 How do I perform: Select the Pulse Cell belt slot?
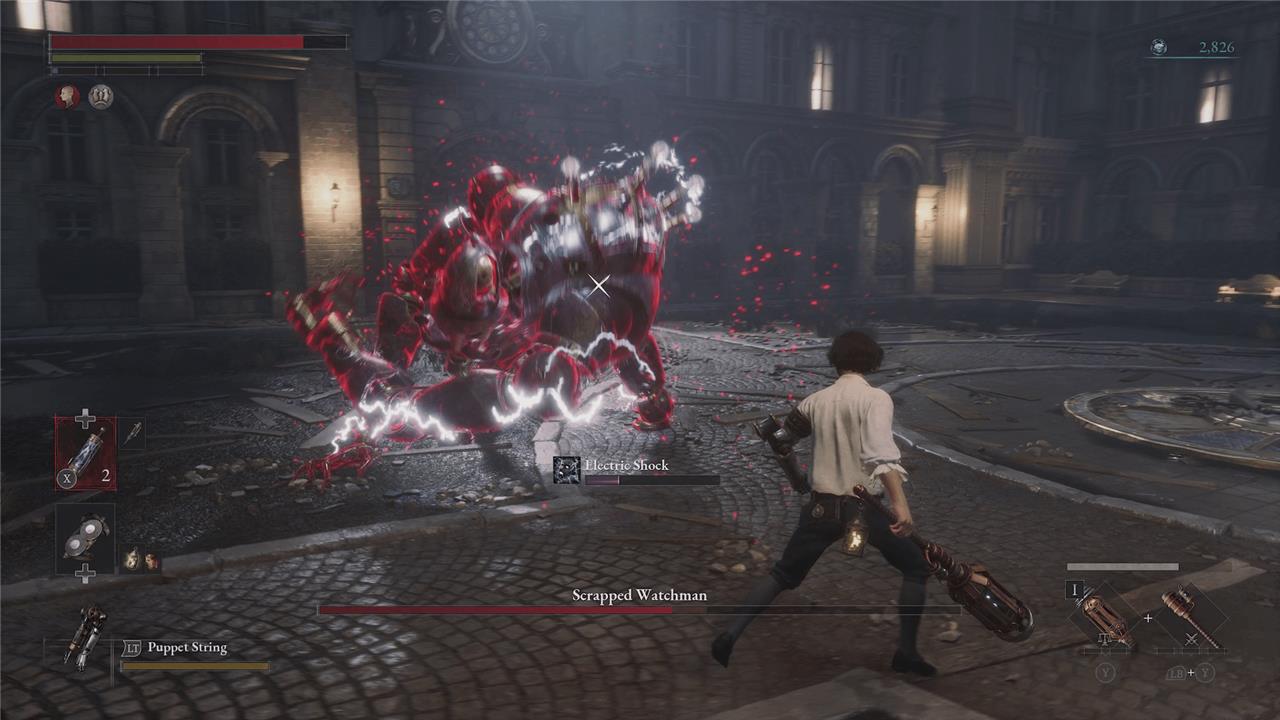pyautogui.click(x=85, y=452)
